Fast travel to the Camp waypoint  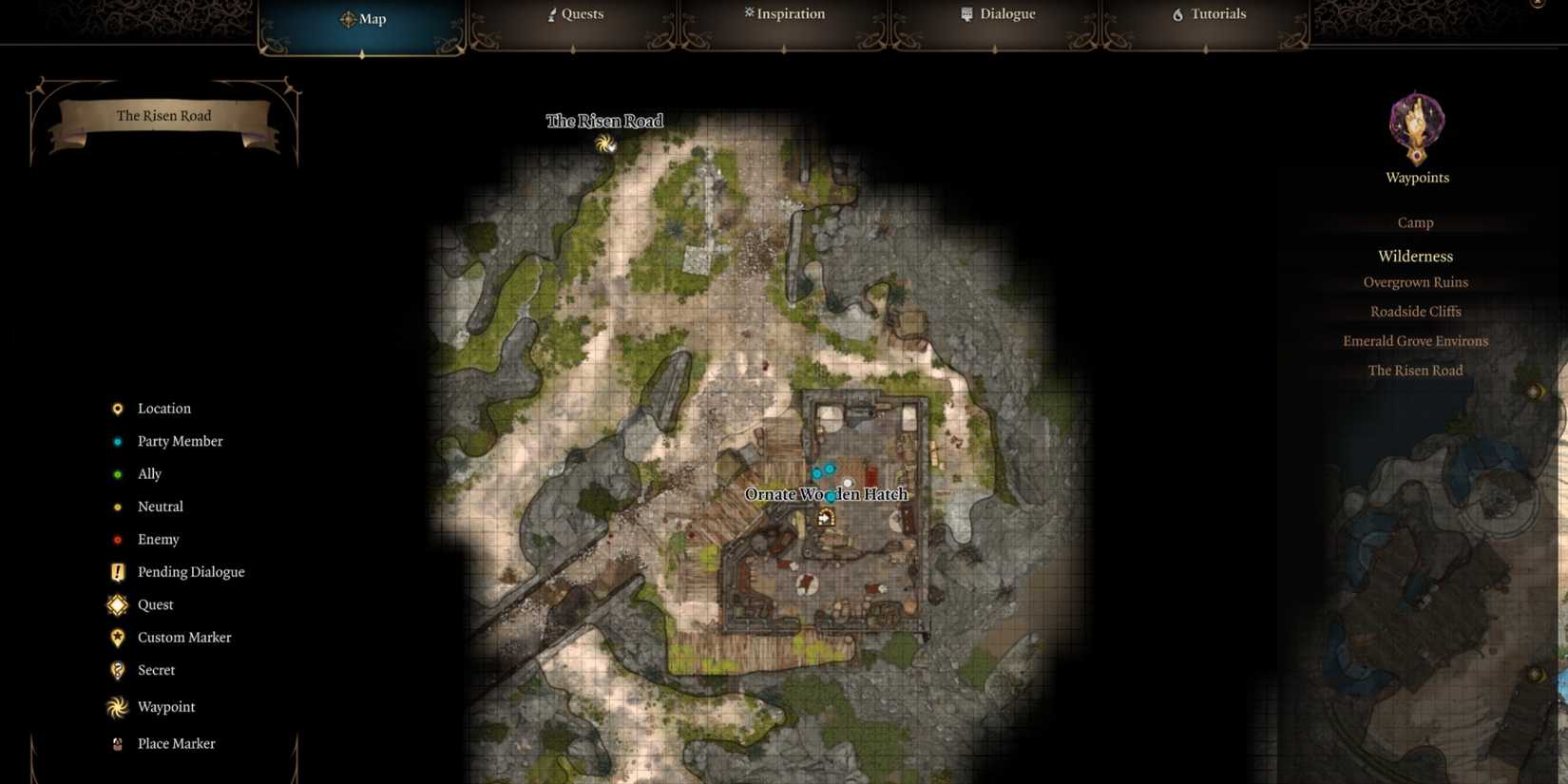click(1415, 221)
